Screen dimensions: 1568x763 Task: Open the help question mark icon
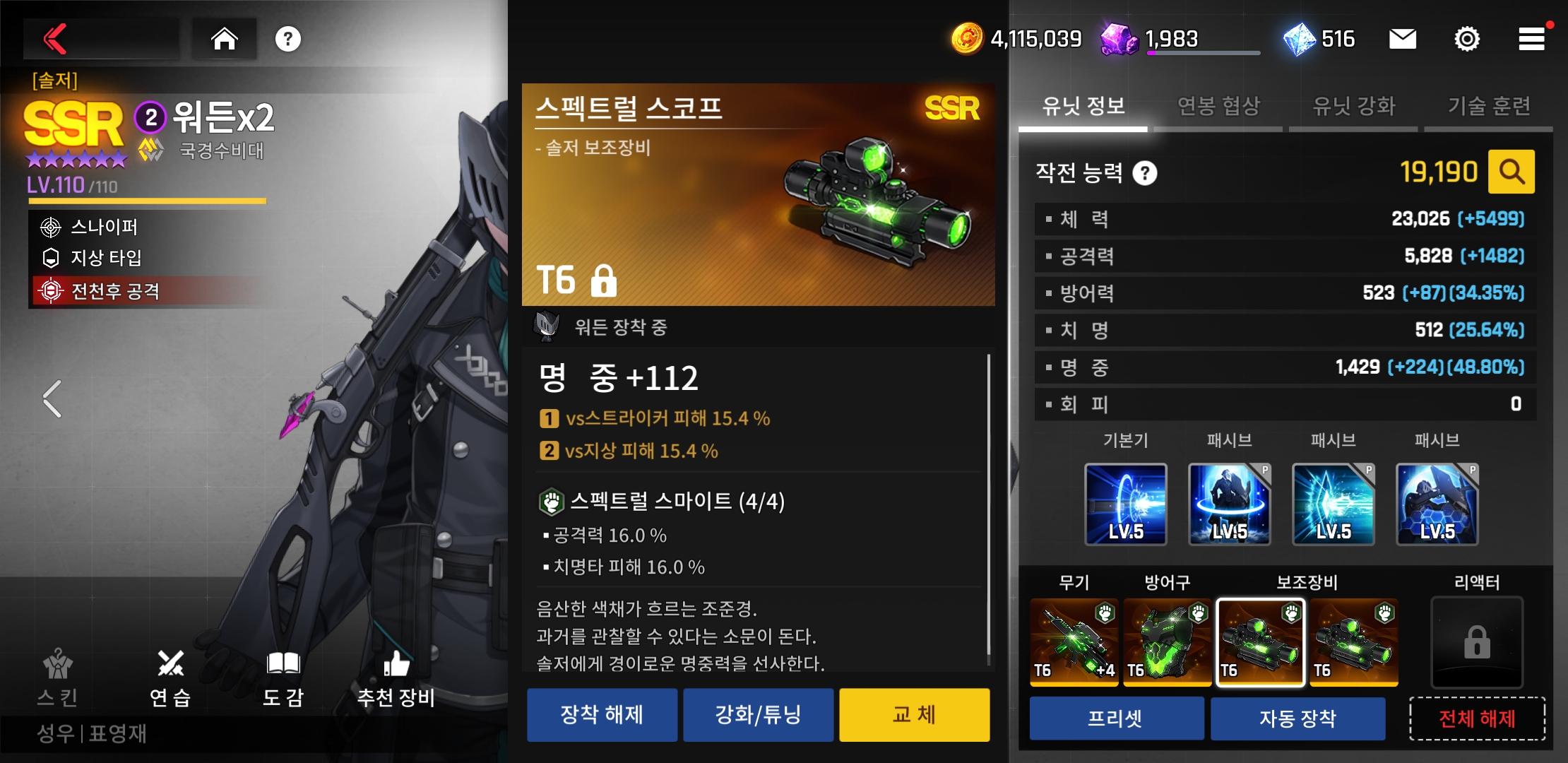[288, 39]
